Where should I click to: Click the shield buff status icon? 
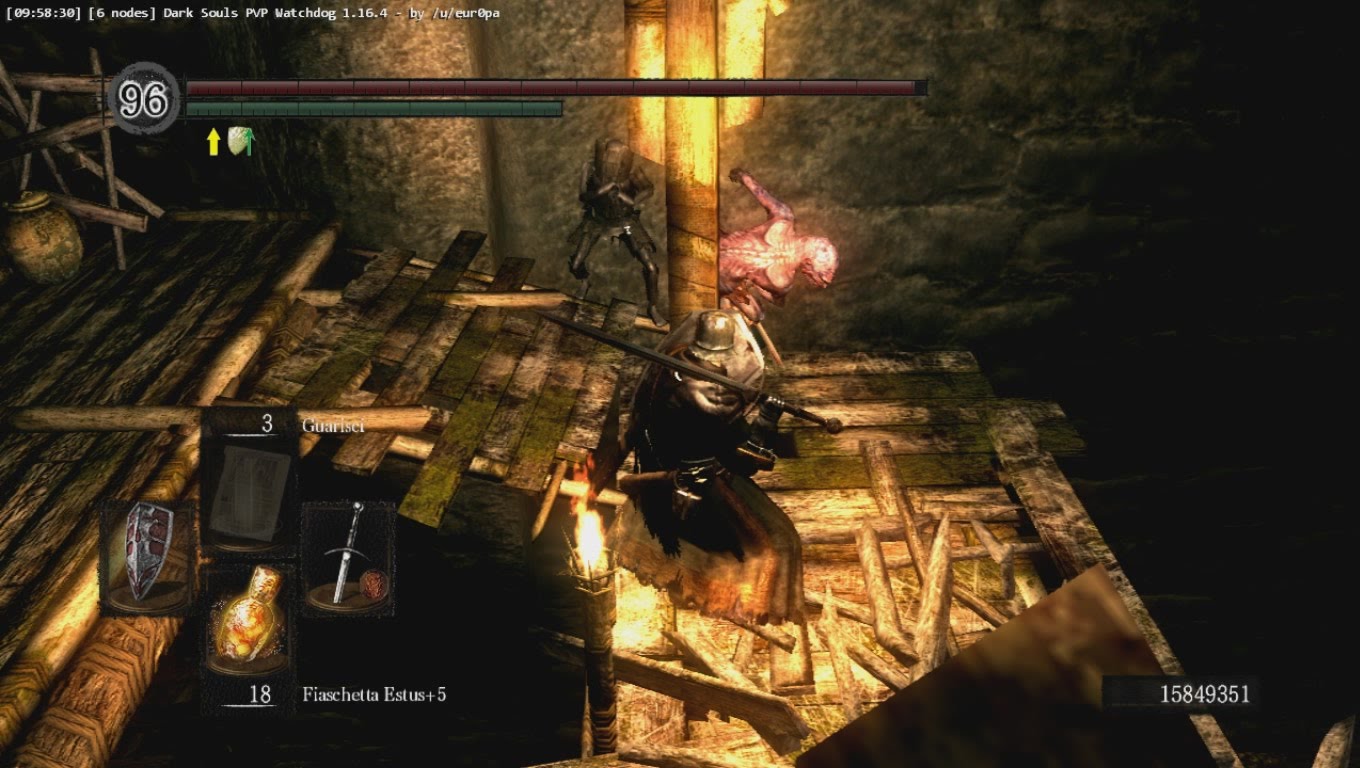point(239,141)
